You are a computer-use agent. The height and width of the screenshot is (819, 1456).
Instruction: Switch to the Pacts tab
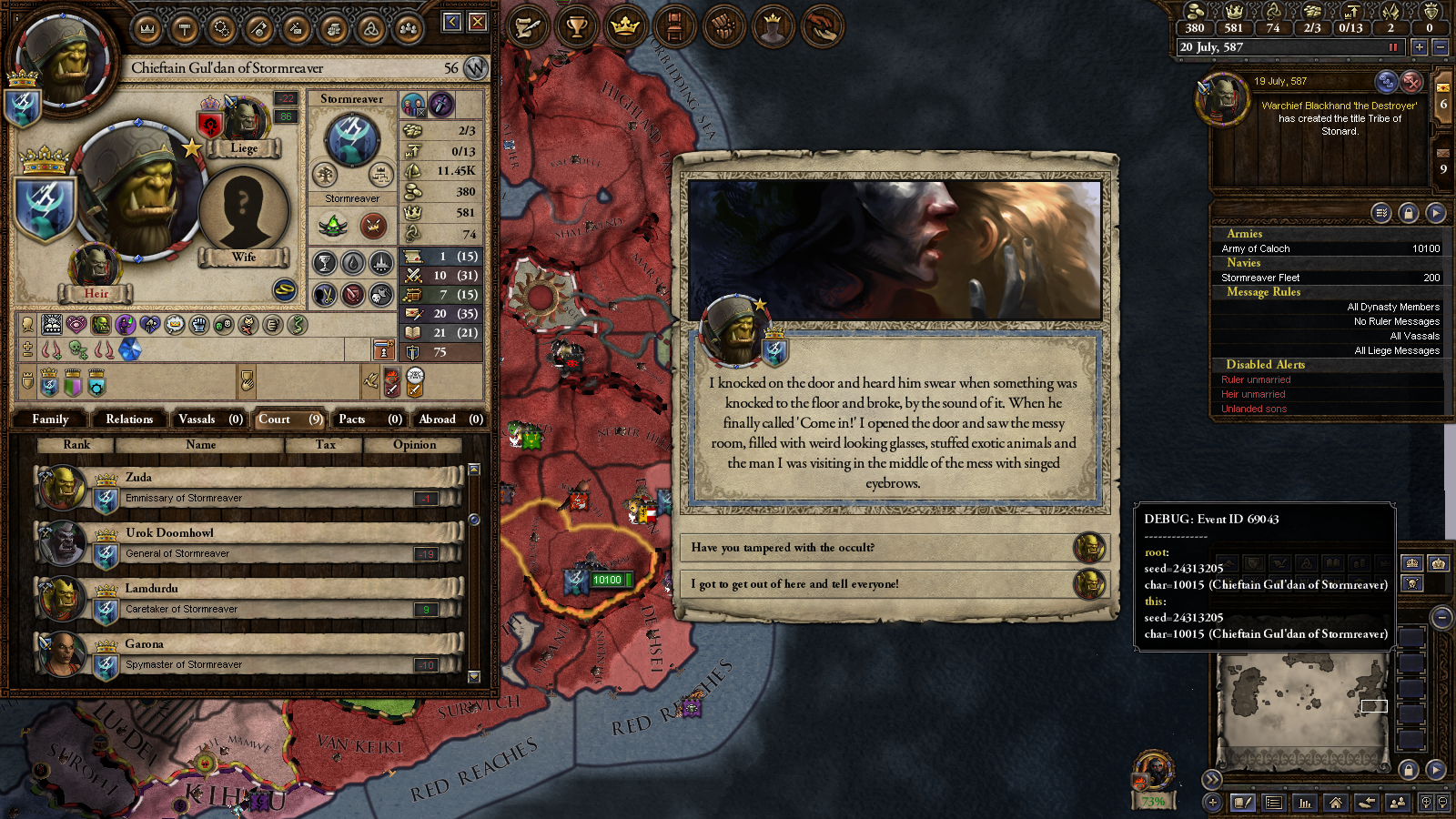tap(369, 420)
